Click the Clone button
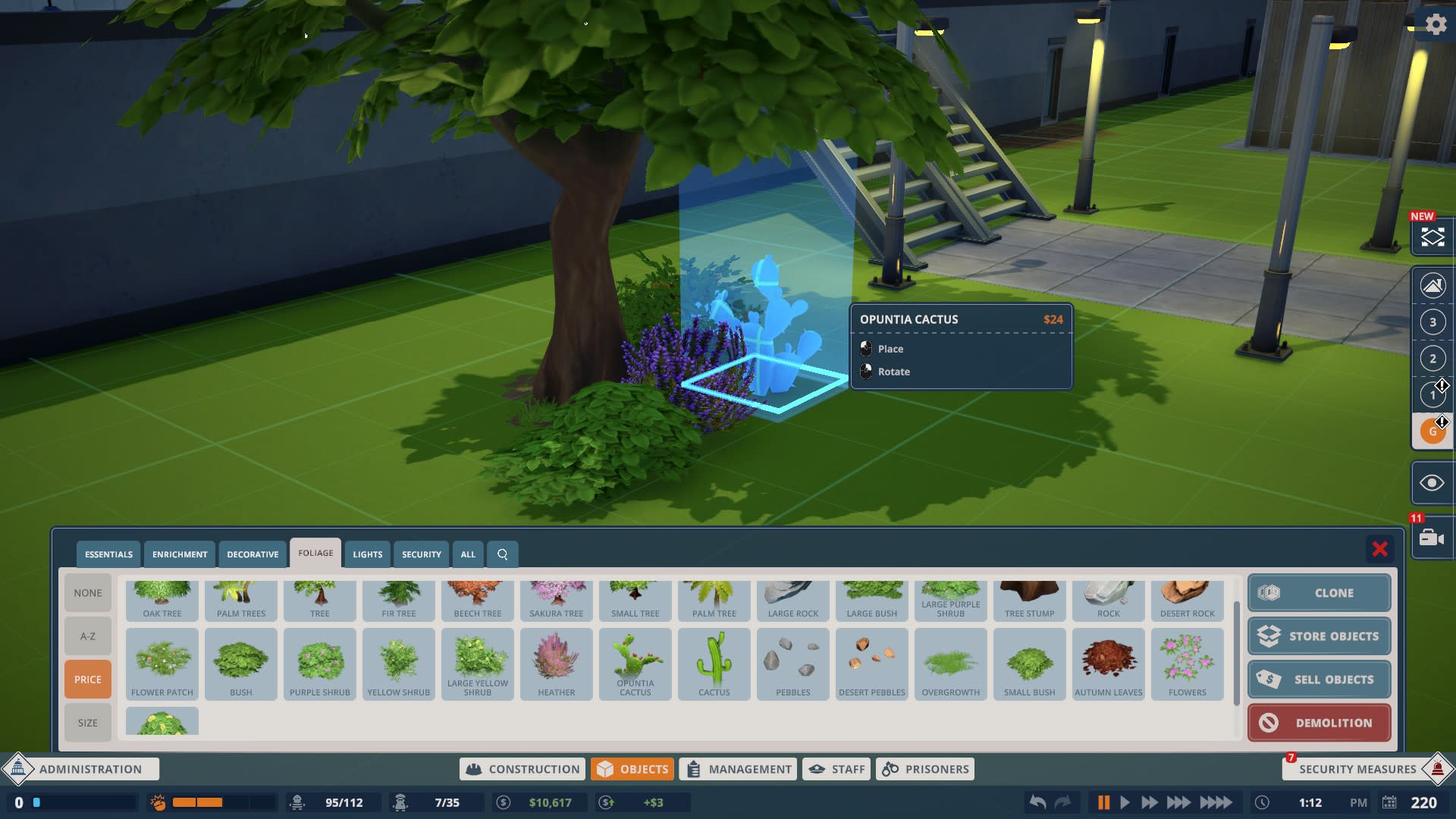The height and width of the screenshot is (819, 1456). click(x=1319, y=593)
